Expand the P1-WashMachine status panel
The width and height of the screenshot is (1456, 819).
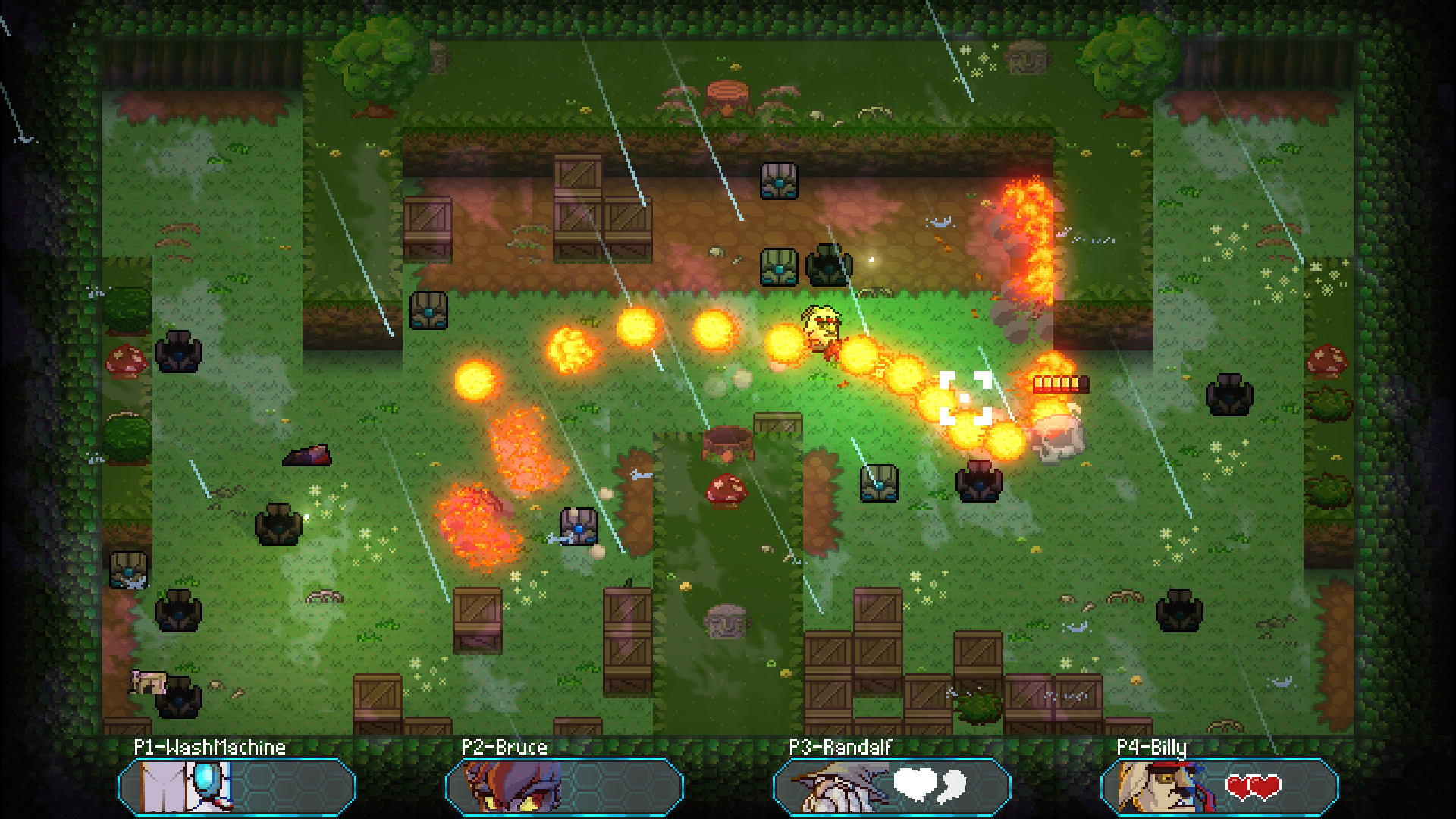click(x=235, y=789)
